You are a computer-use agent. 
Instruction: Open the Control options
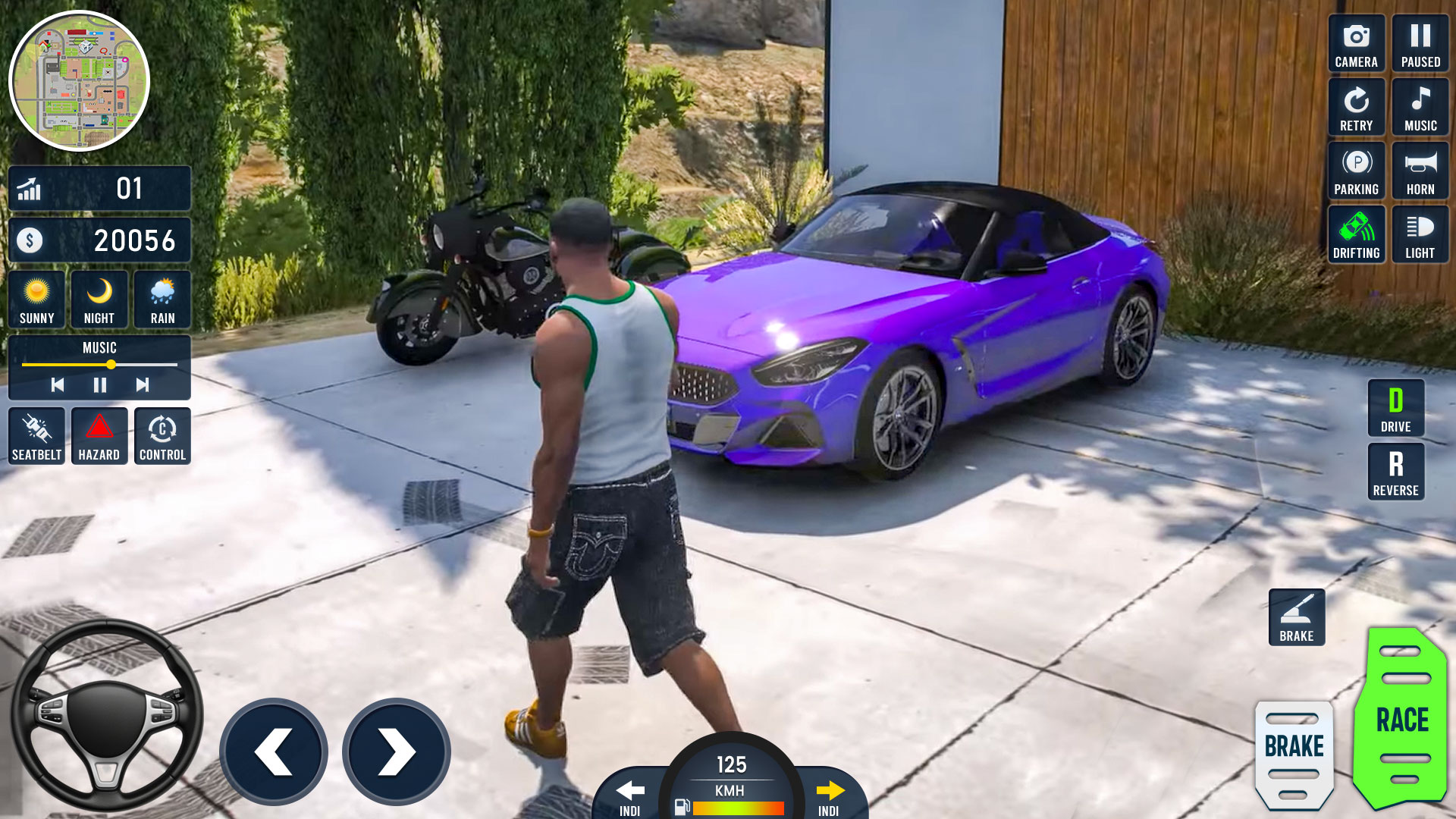coord(162,436)
